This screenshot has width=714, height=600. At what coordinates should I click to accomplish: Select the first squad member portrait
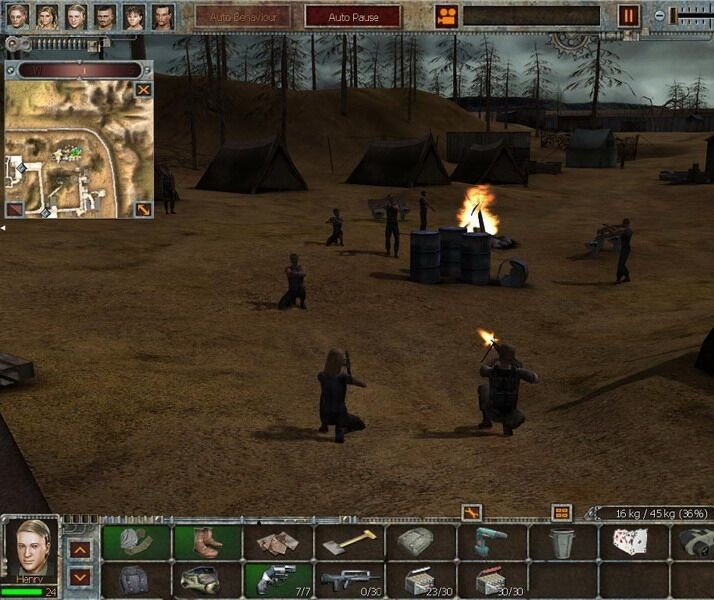tap(18, 16)
